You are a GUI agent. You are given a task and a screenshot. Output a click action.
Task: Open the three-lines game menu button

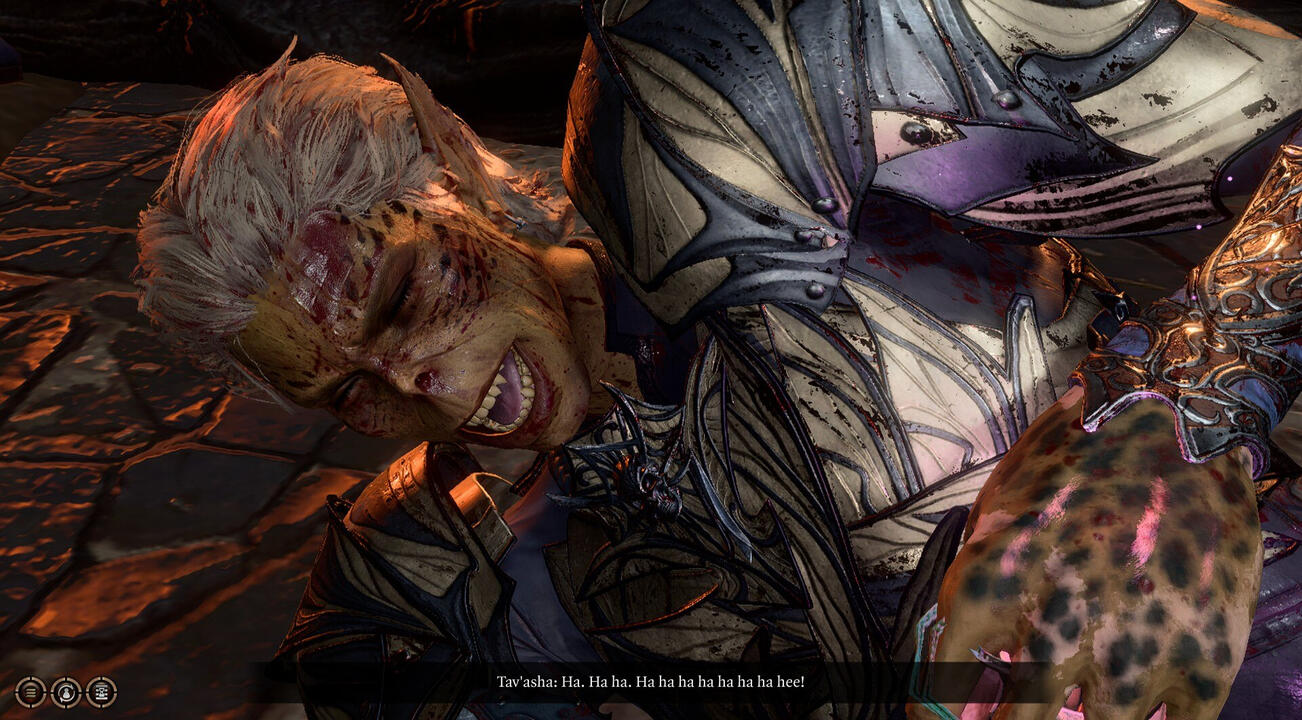(x=31, y=692)
